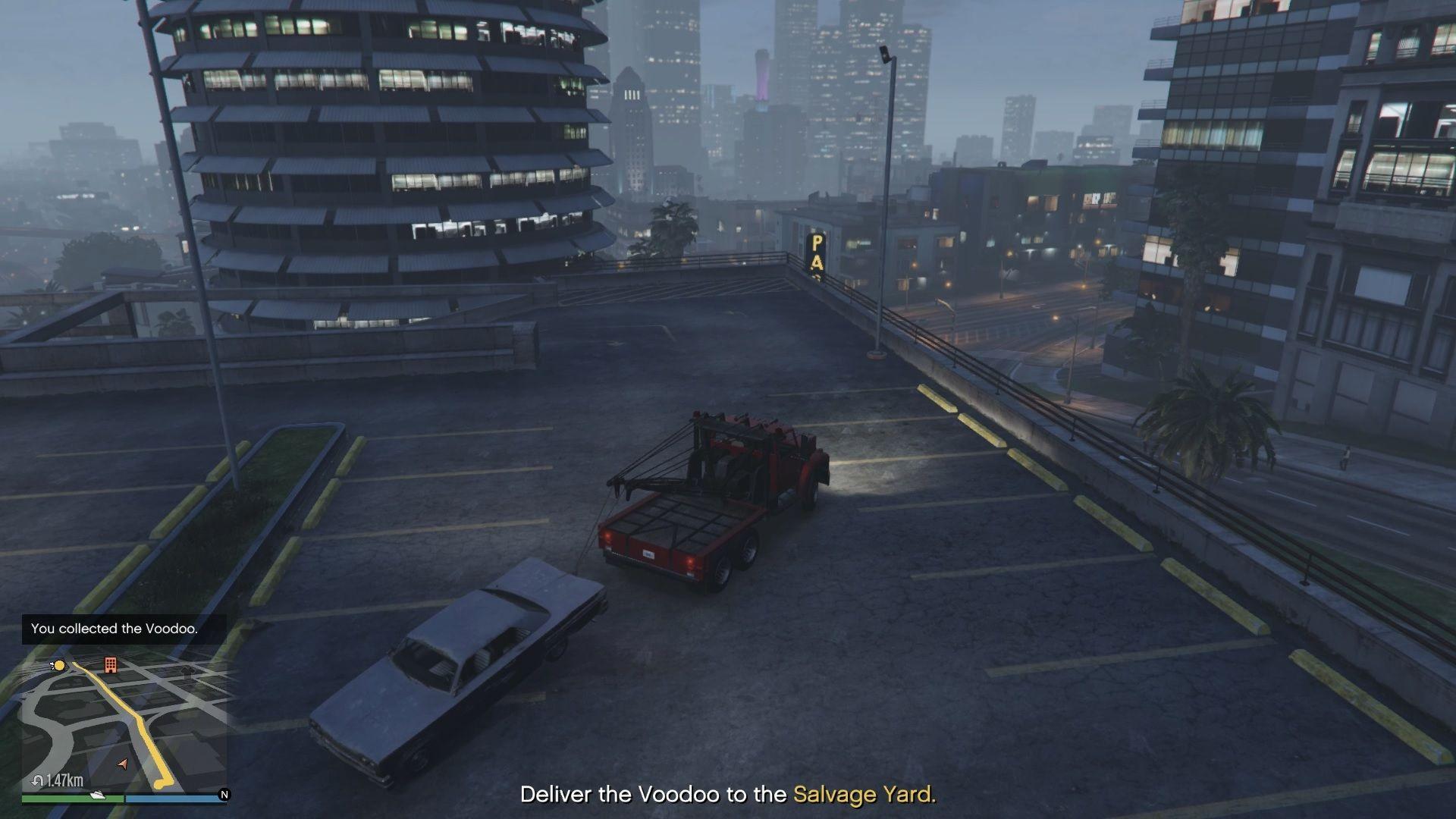Click the 1.47km distance display
1456x819 pixels.
(x=64, y=780)
